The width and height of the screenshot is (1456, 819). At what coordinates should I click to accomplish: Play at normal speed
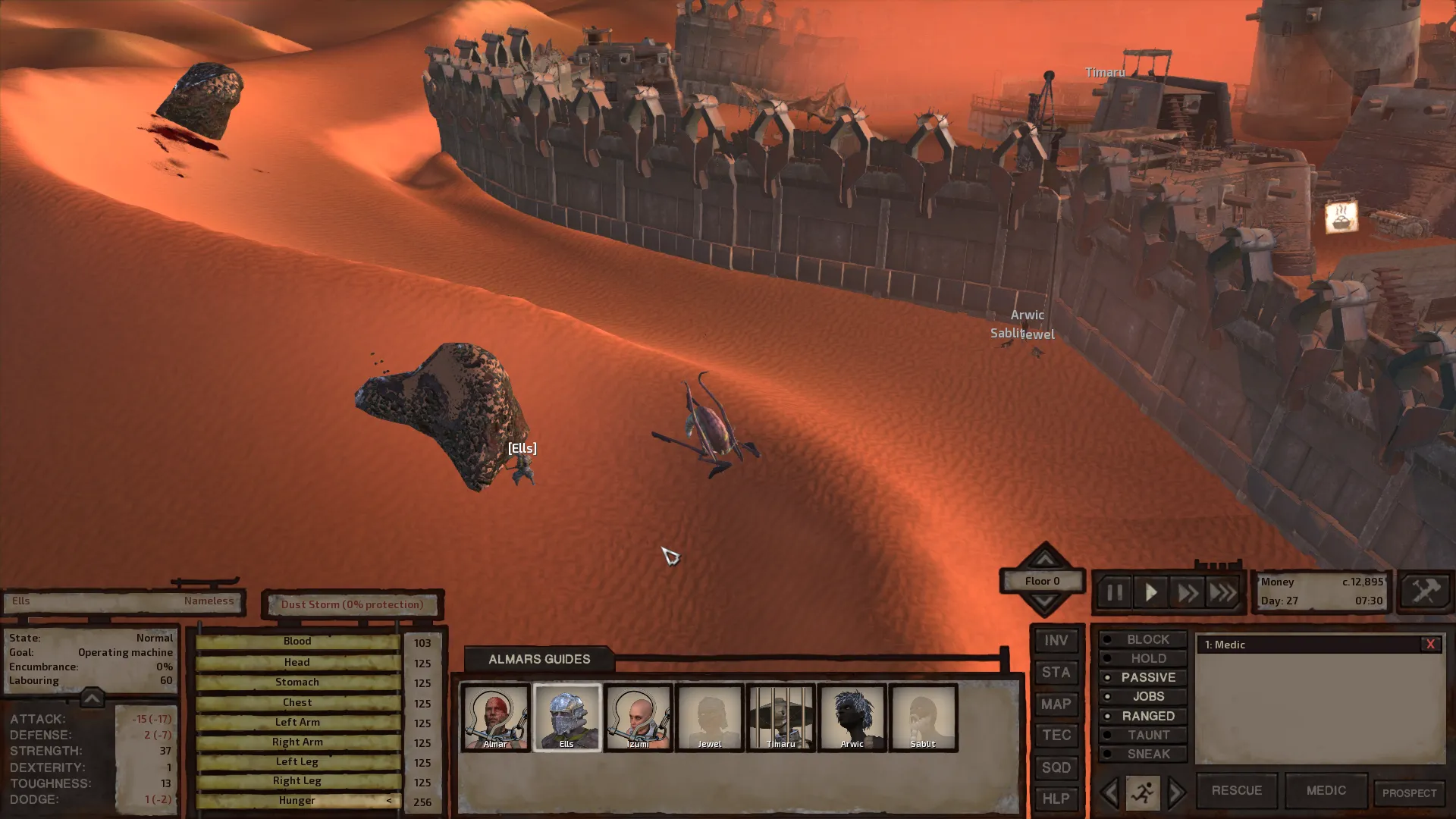click(x=1150, y=592)
